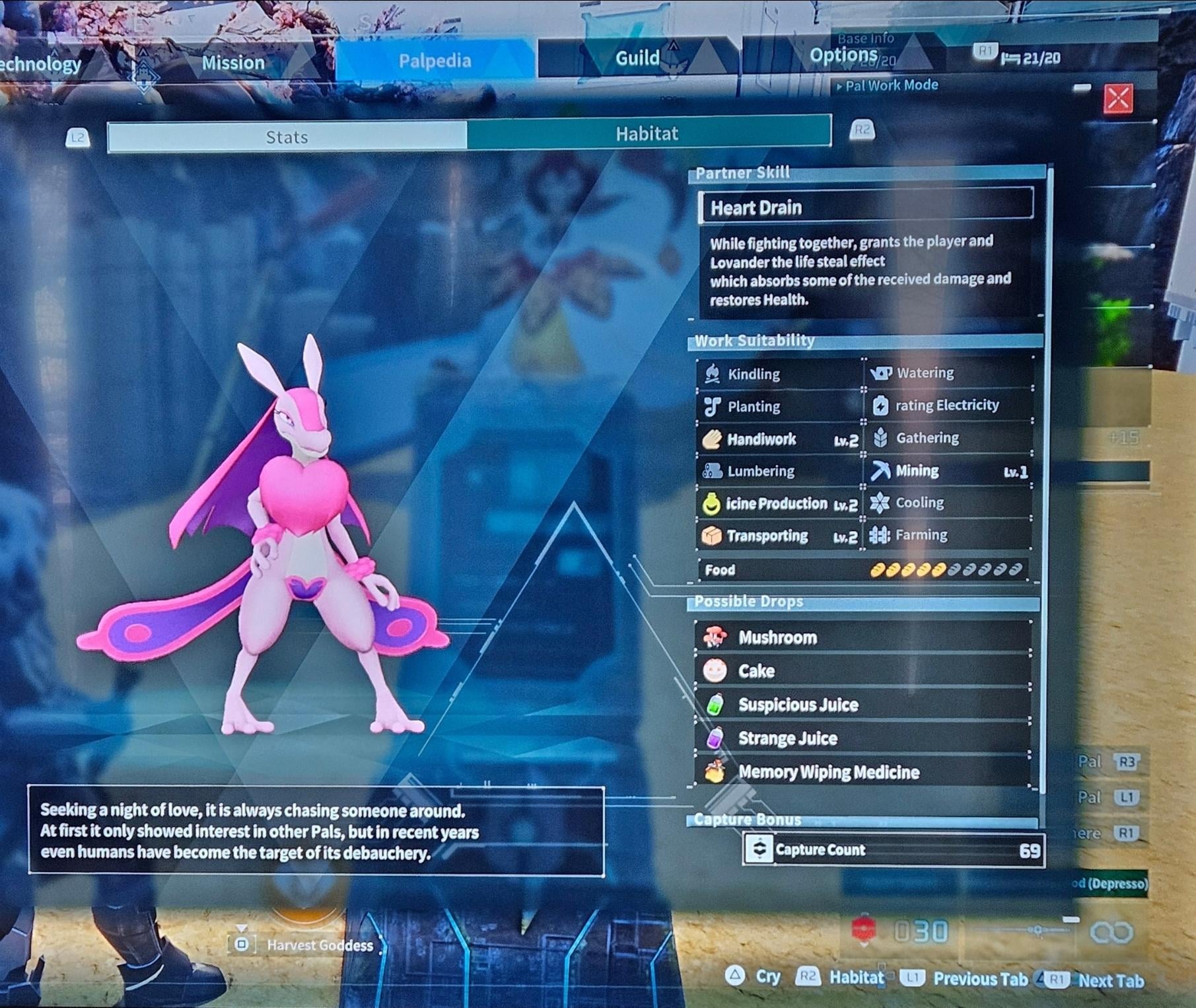
Task: Open the Options tab
Action: (x=843, y=55)
